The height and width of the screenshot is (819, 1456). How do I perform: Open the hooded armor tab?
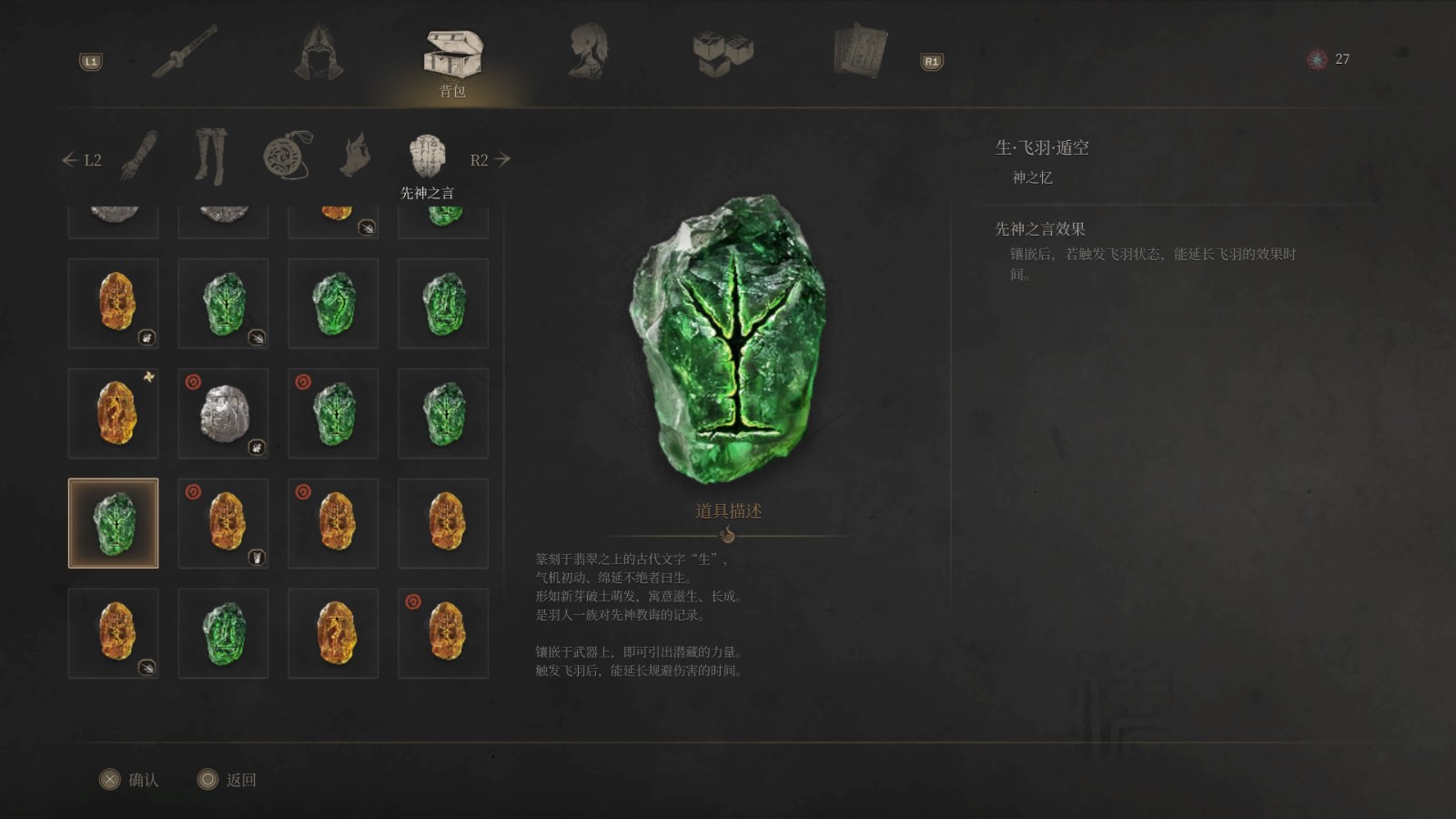318,52
